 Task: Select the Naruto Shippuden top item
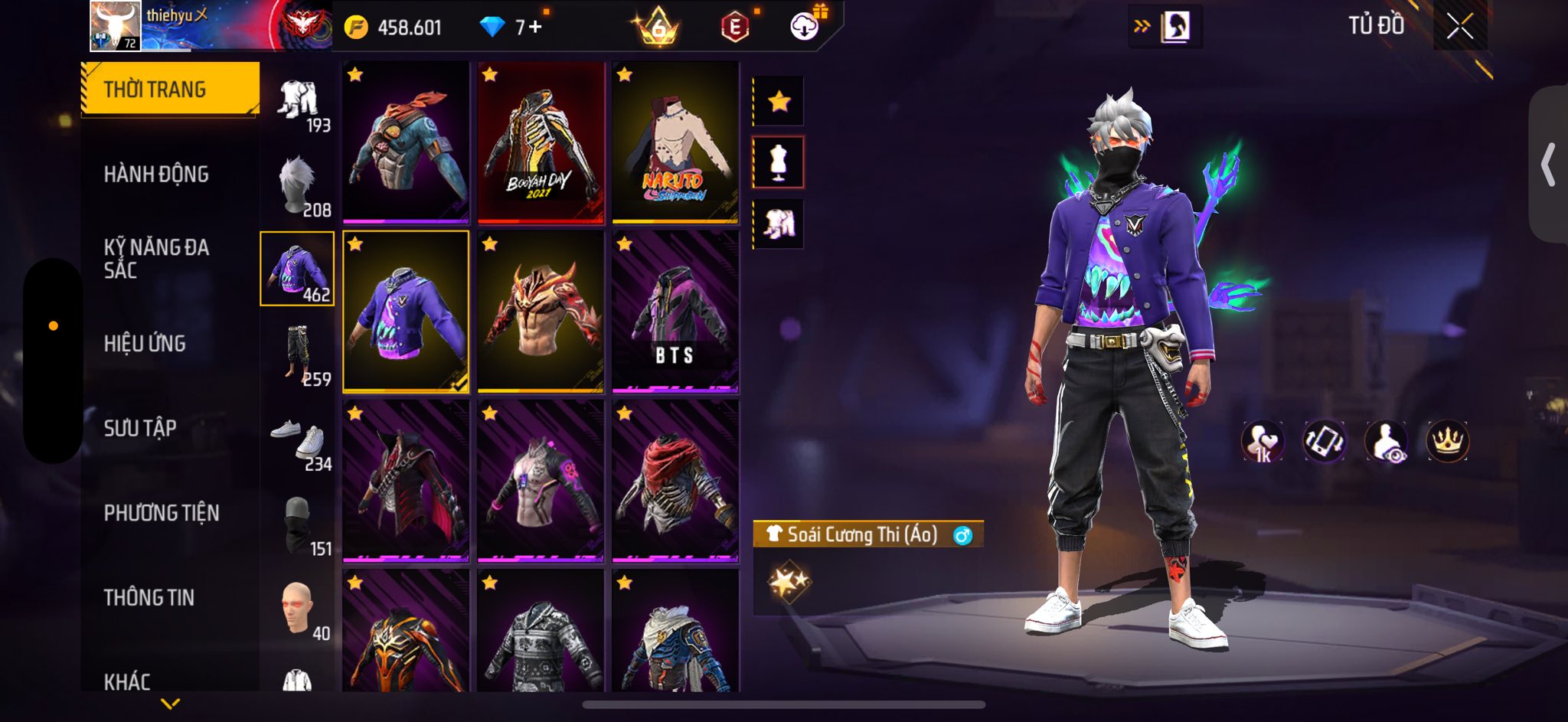point(675,143)
